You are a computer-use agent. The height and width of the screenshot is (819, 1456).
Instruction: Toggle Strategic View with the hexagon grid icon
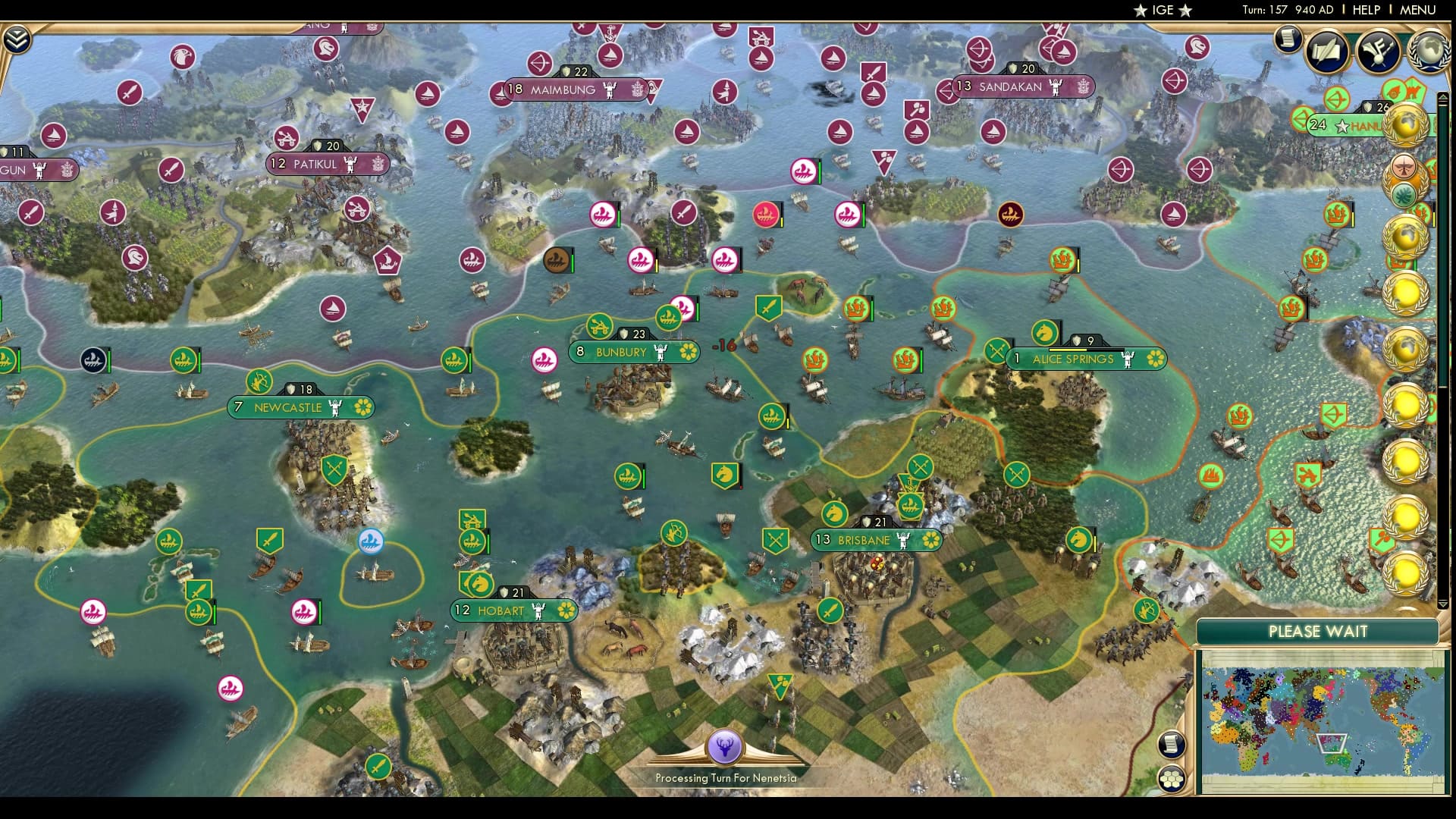click(1172, 778)
